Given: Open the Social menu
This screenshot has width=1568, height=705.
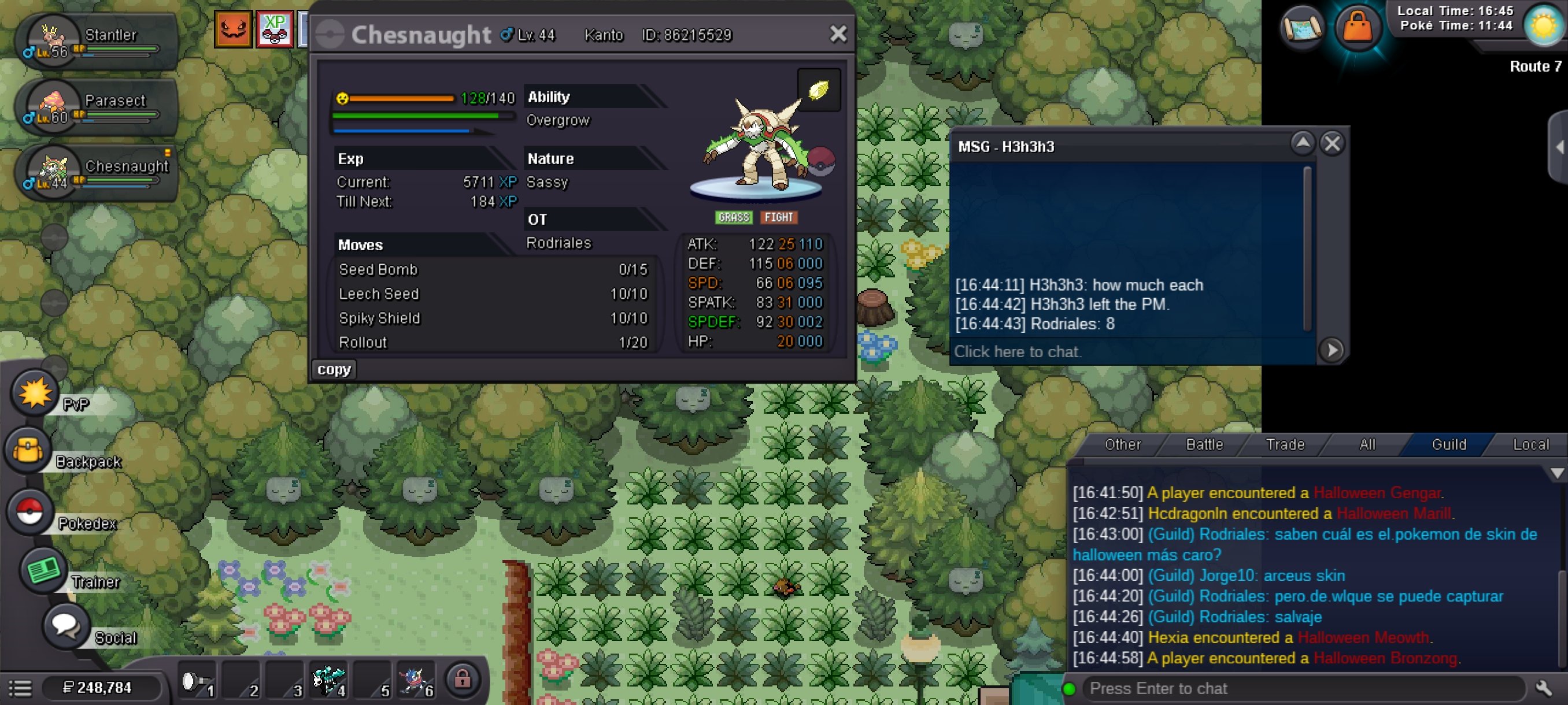Looking at the screenshot, I should (x=65, y=626).
